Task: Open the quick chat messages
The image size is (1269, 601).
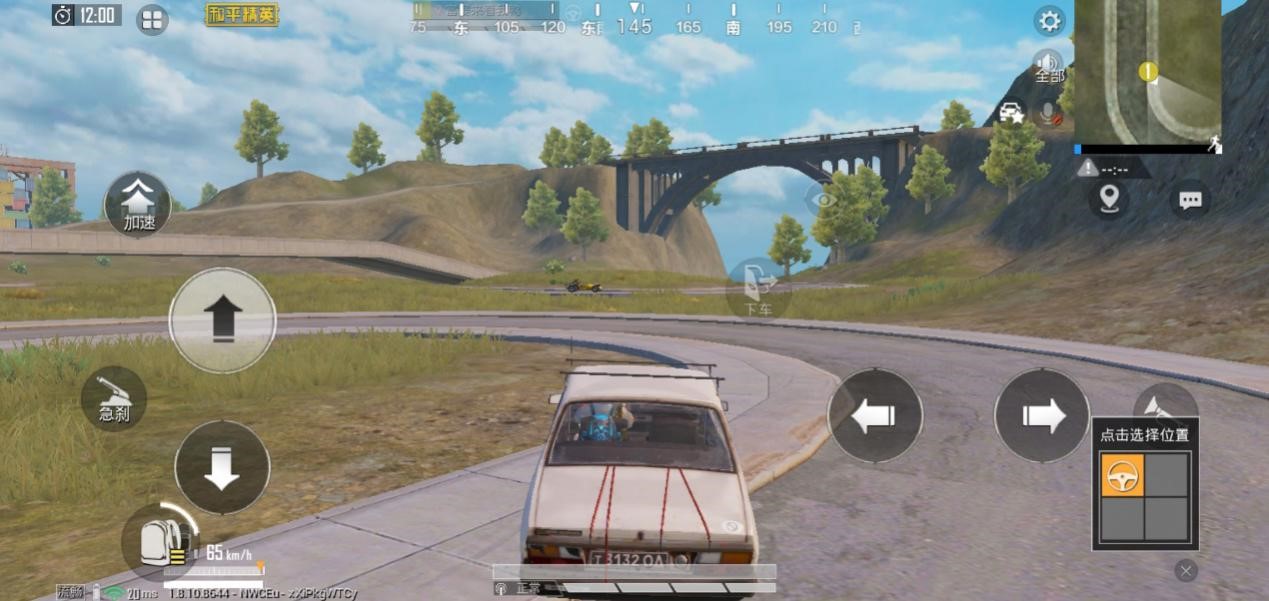Action: 1190,199
